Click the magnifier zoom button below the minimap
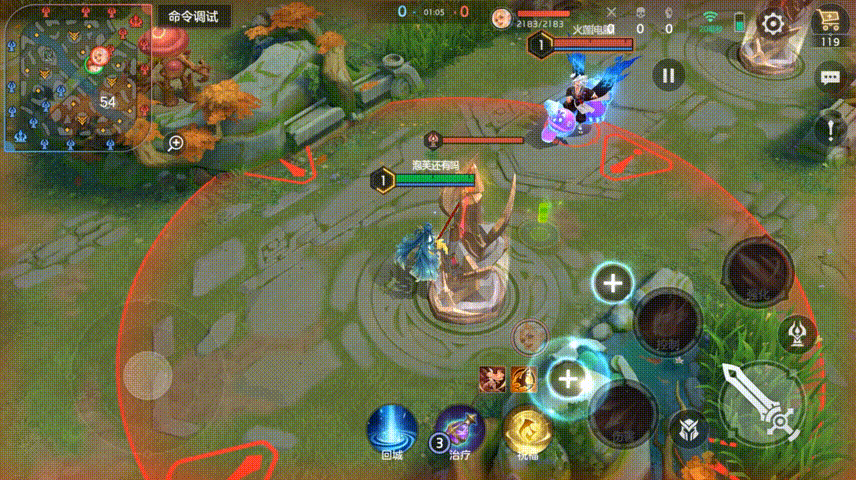Viewport: 856px width, 480px height. coord(176,143)
